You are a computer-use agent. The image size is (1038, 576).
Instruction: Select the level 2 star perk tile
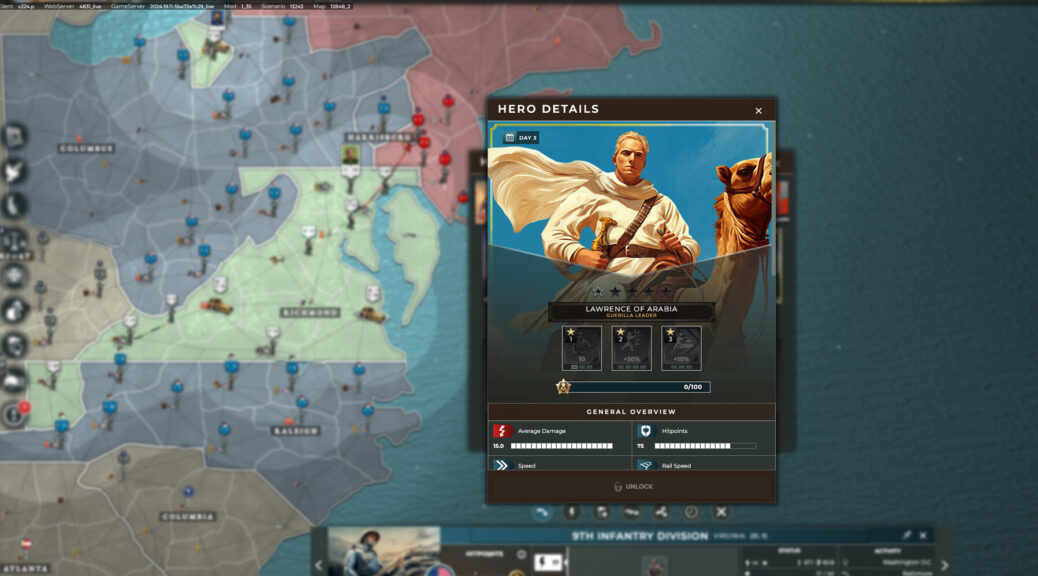(x=631, y=348)
